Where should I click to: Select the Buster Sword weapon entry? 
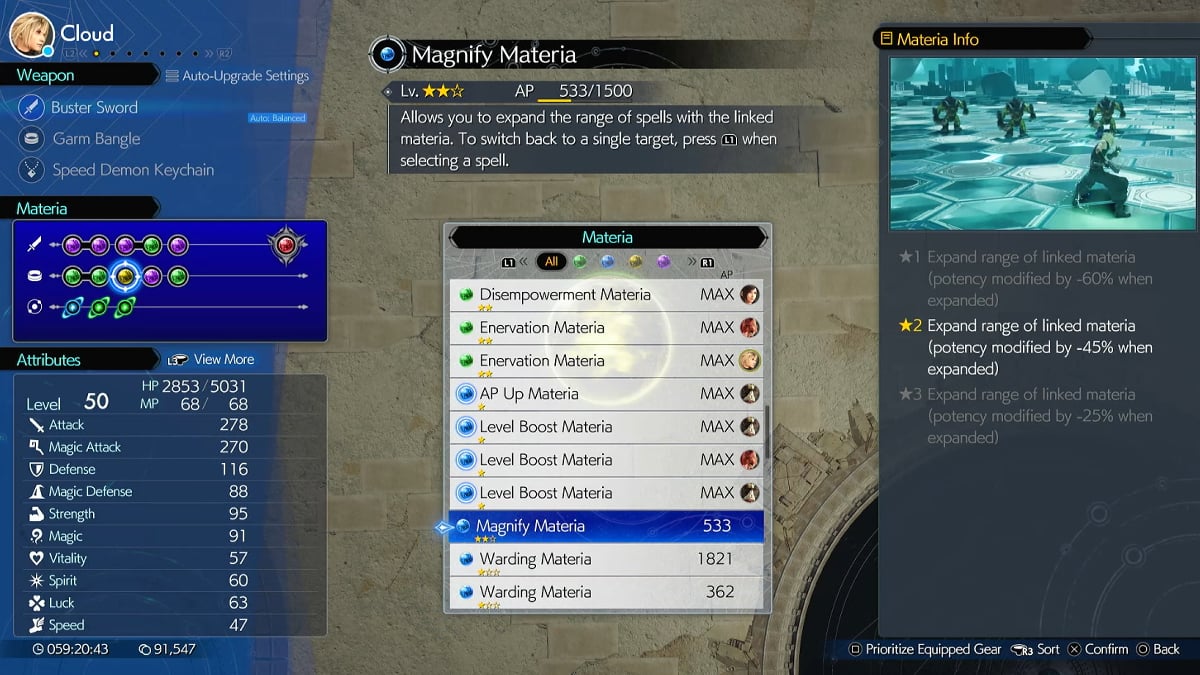coord(94,107)
